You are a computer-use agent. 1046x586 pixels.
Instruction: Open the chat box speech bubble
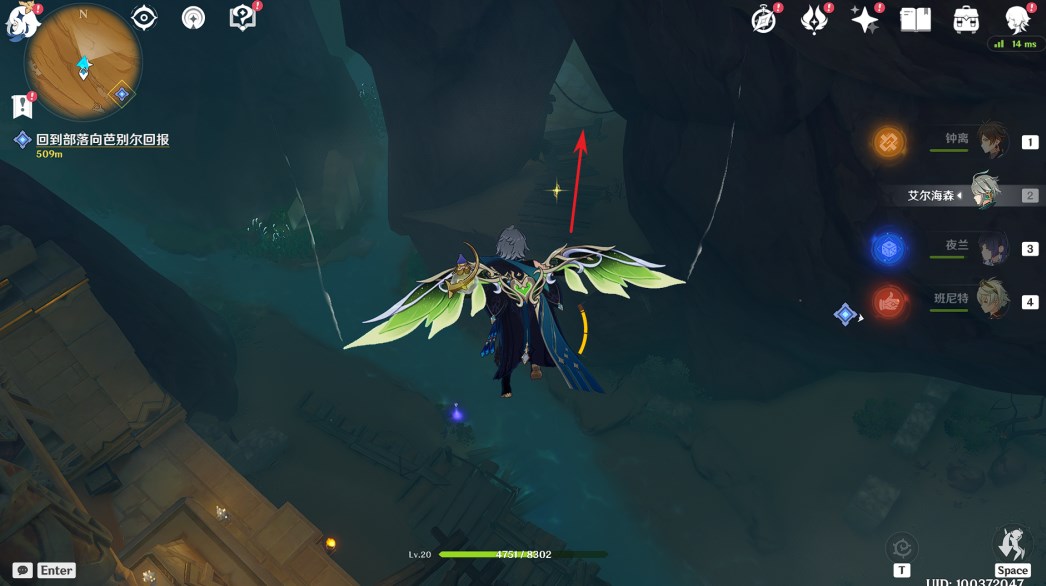click(22, 570)
